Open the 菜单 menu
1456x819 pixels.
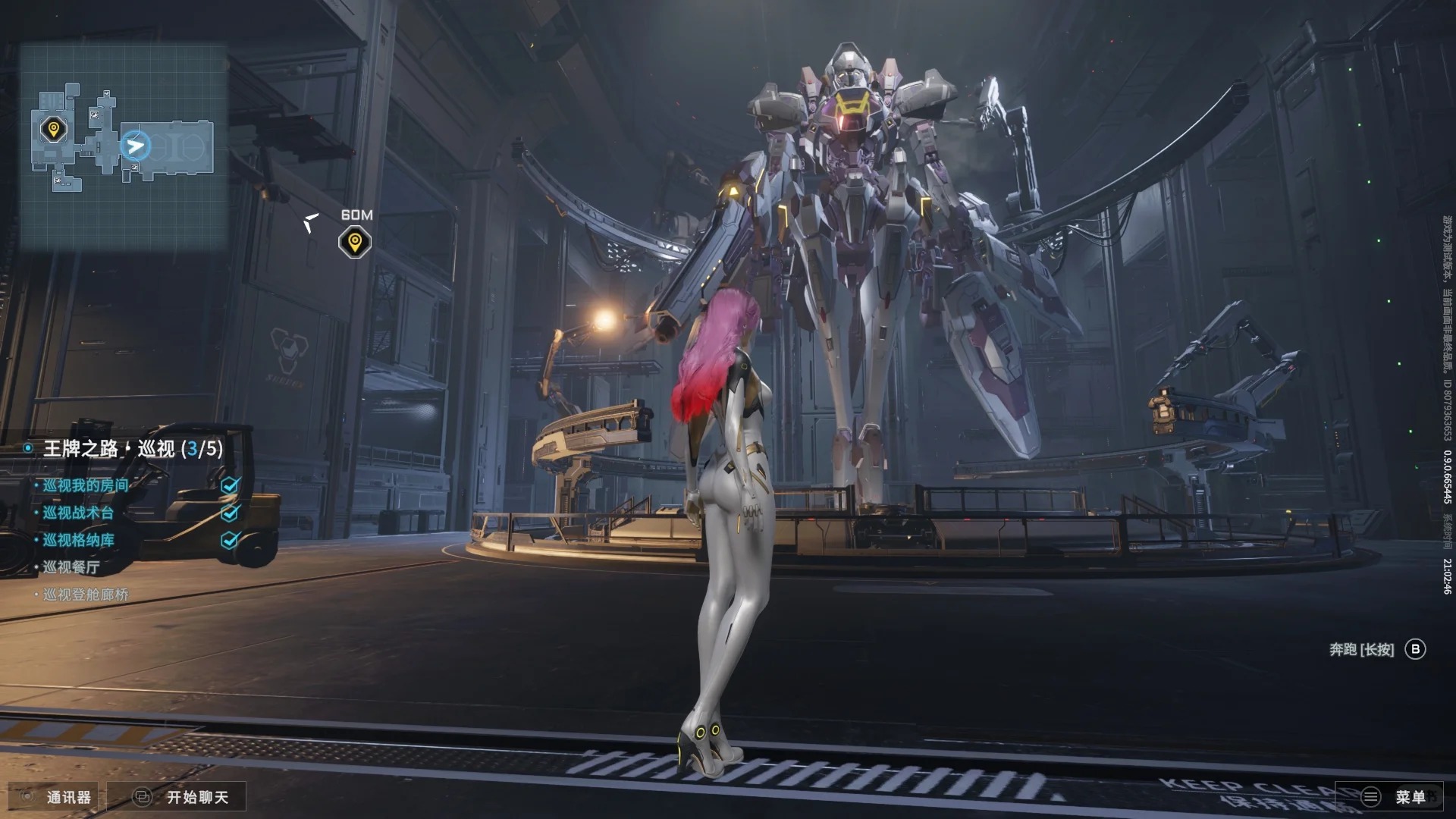[1394, 797]
